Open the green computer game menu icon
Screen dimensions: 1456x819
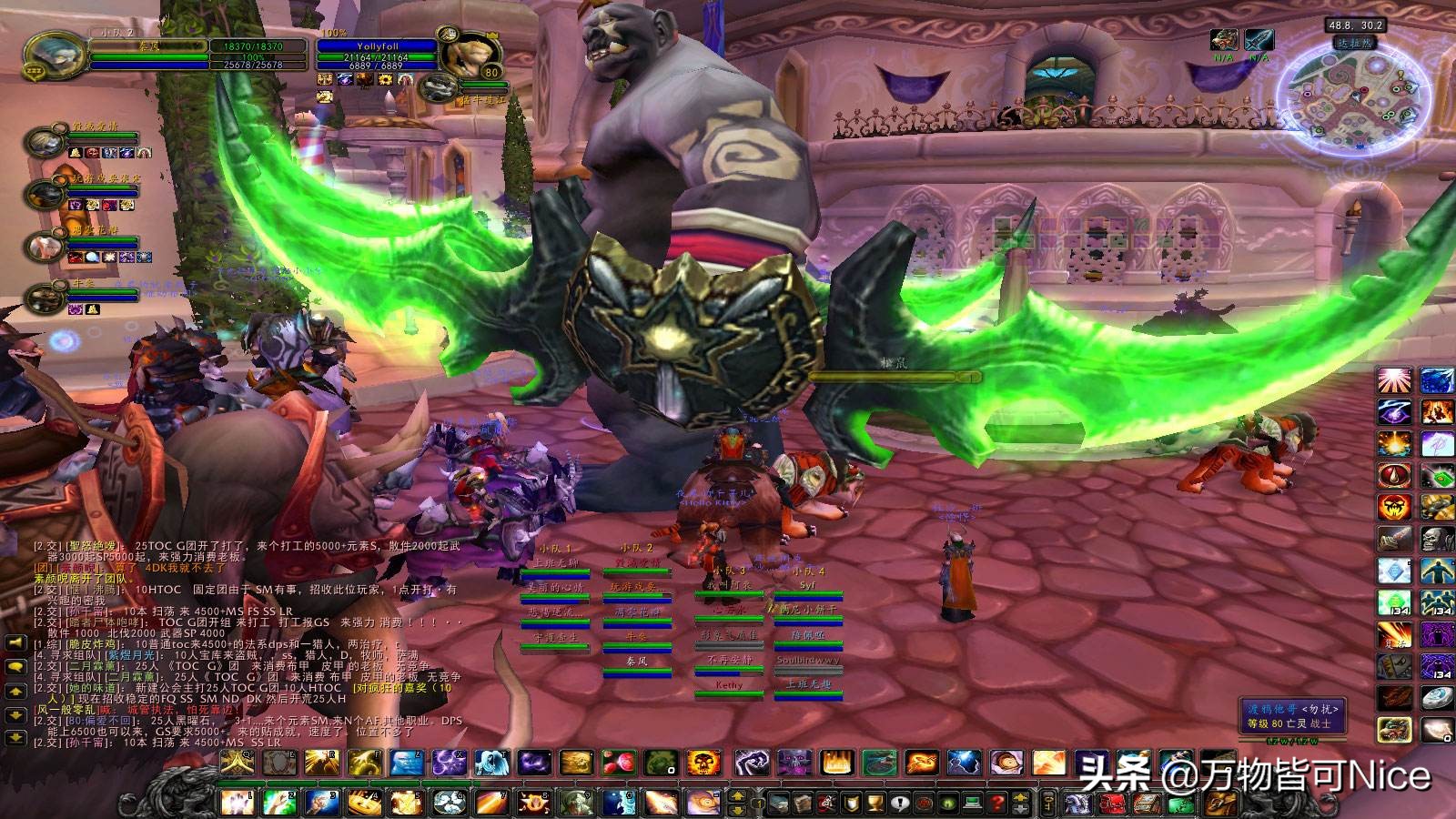[973, 803]
